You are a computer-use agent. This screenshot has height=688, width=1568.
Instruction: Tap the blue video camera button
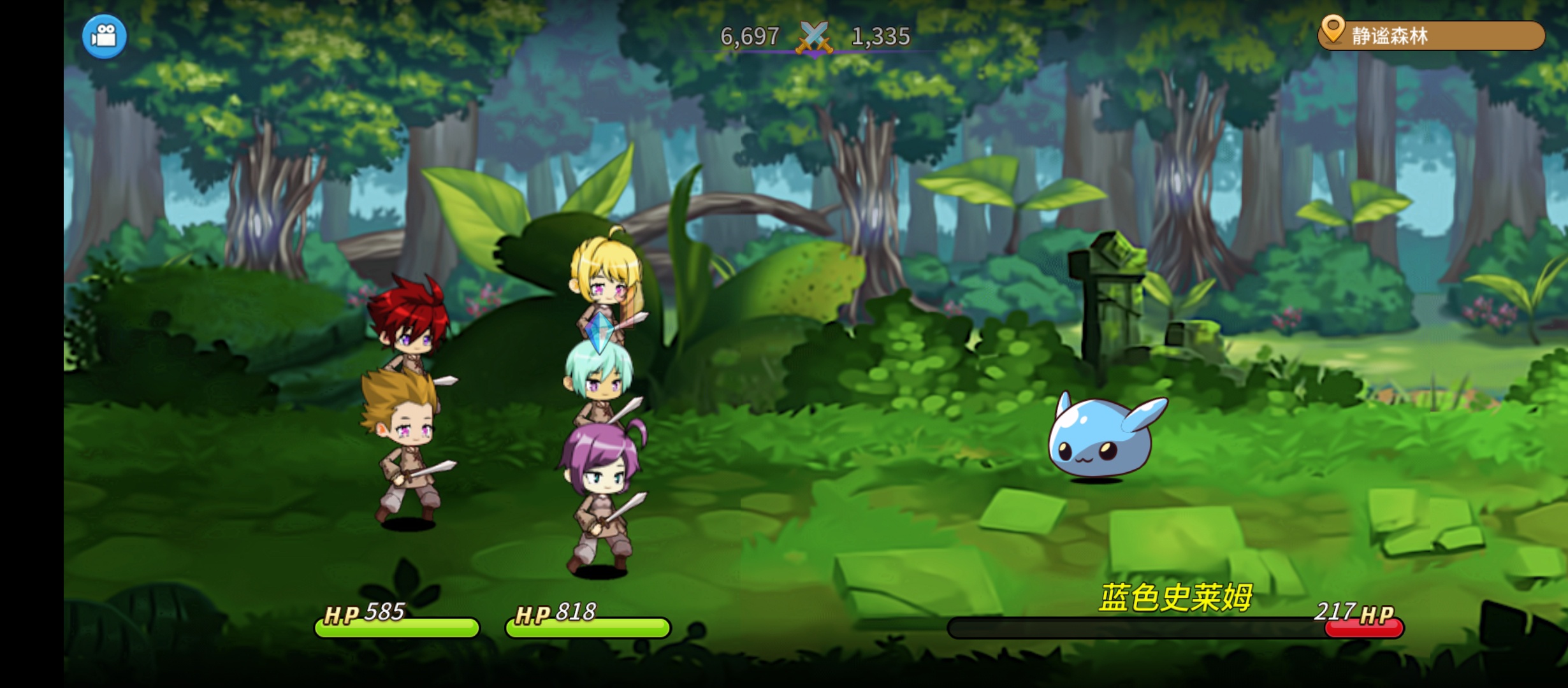pos(105,36)
